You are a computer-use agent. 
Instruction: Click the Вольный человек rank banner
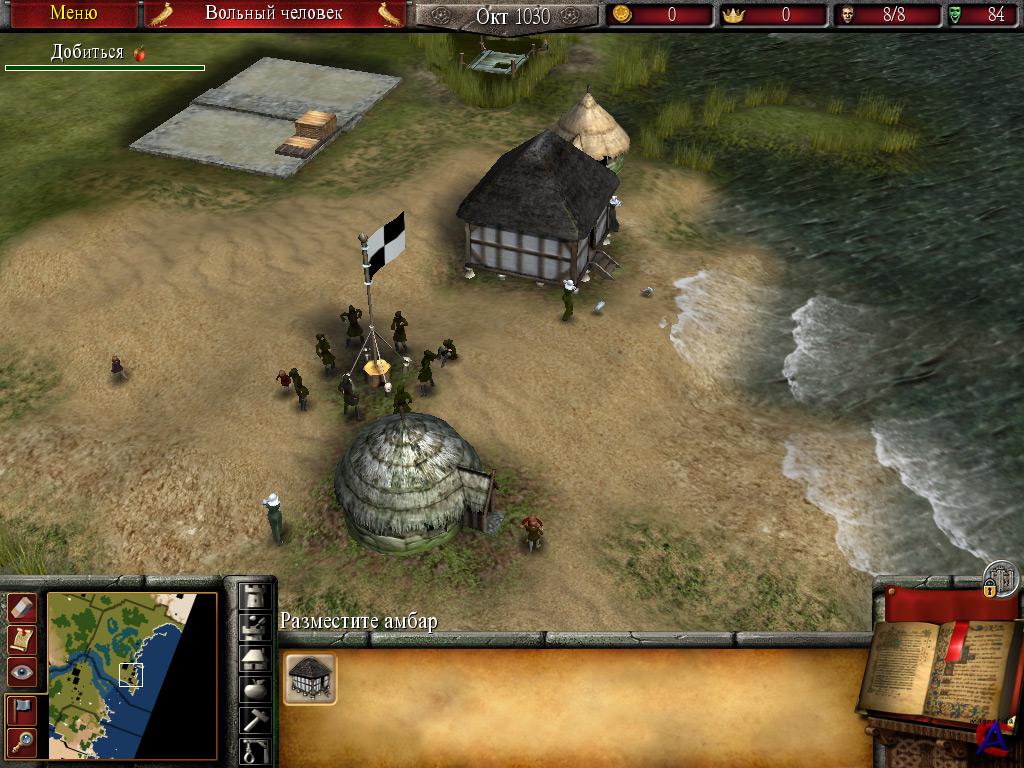[274, 14]
